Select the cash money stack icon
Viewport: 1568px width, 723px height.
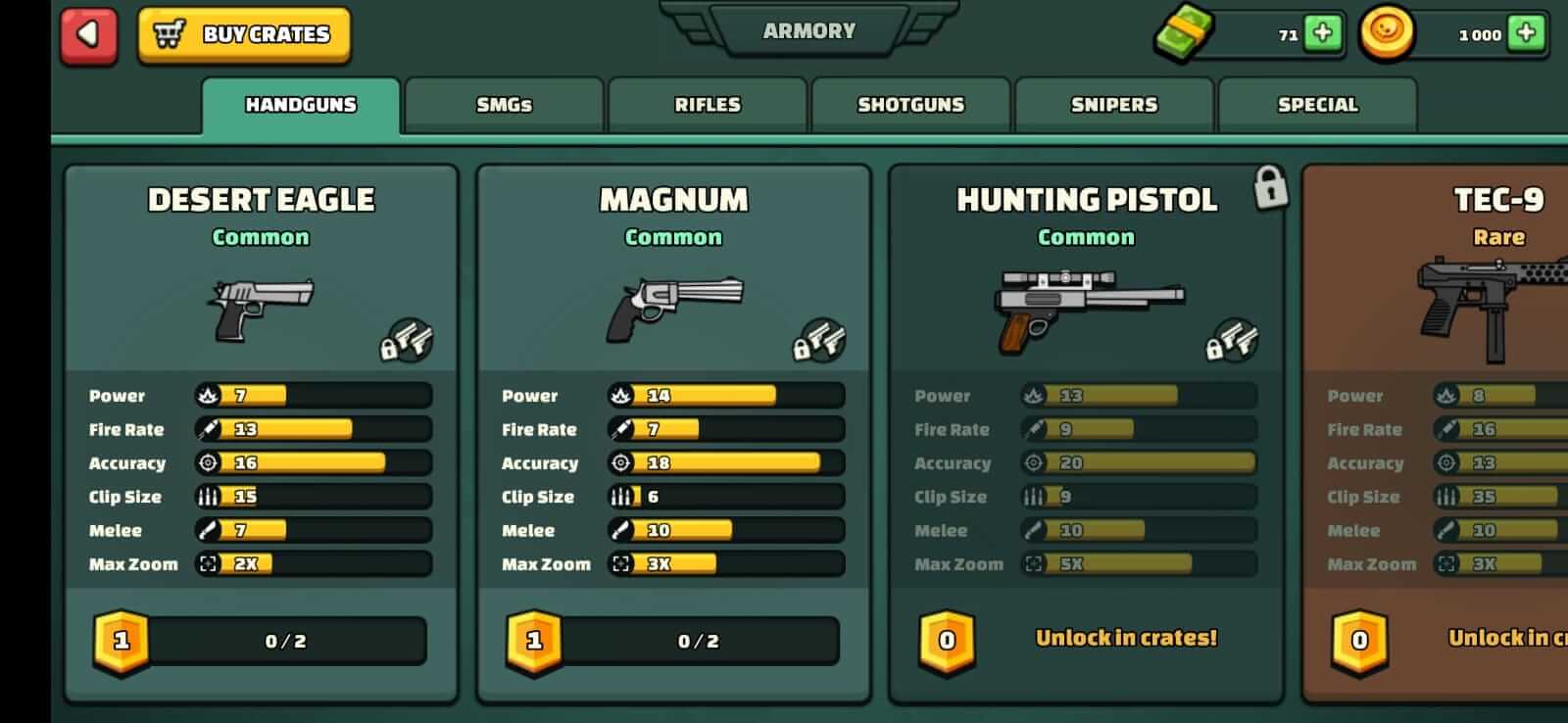point(1184,31)
